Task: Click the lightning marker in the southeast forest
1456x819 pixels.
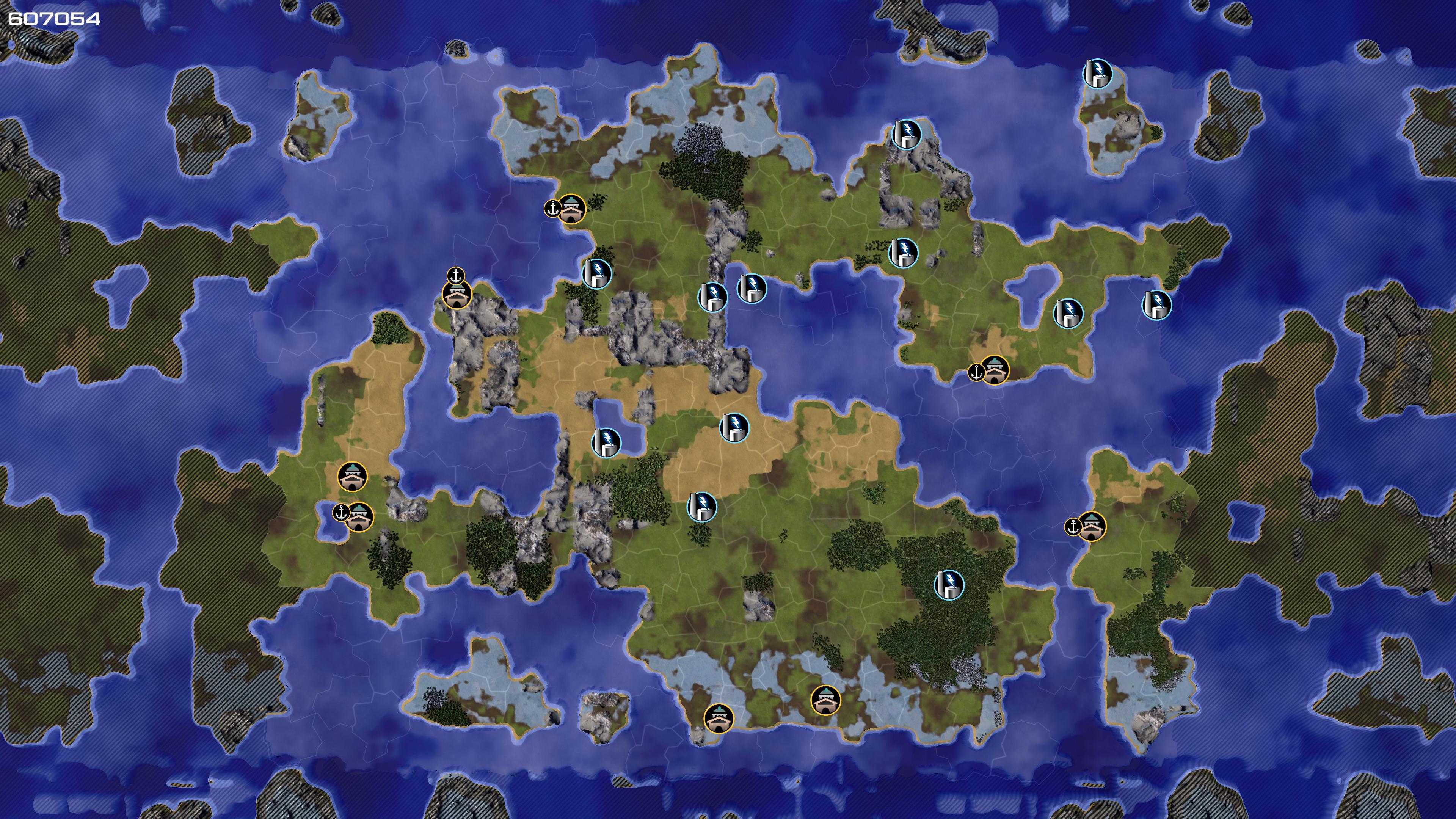Action: tap(949, 584)
